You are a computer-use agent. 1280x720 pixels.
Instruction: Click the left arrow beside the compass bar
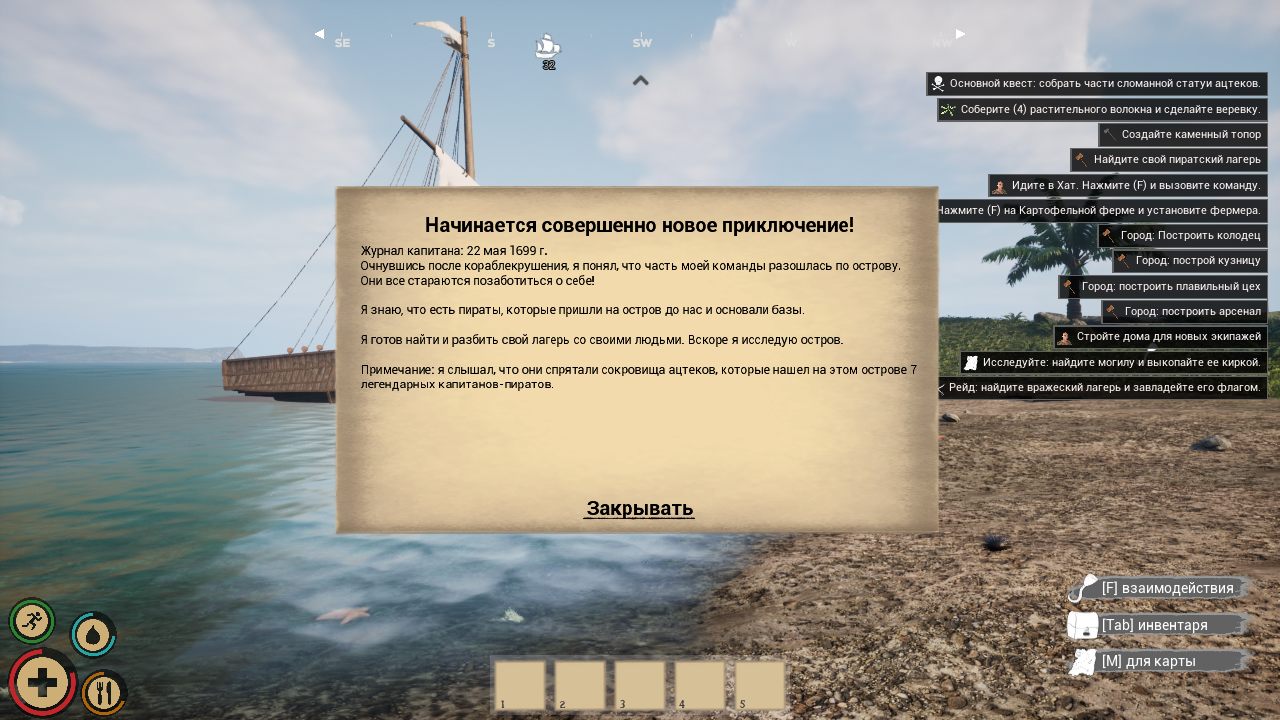pos(320,33)
